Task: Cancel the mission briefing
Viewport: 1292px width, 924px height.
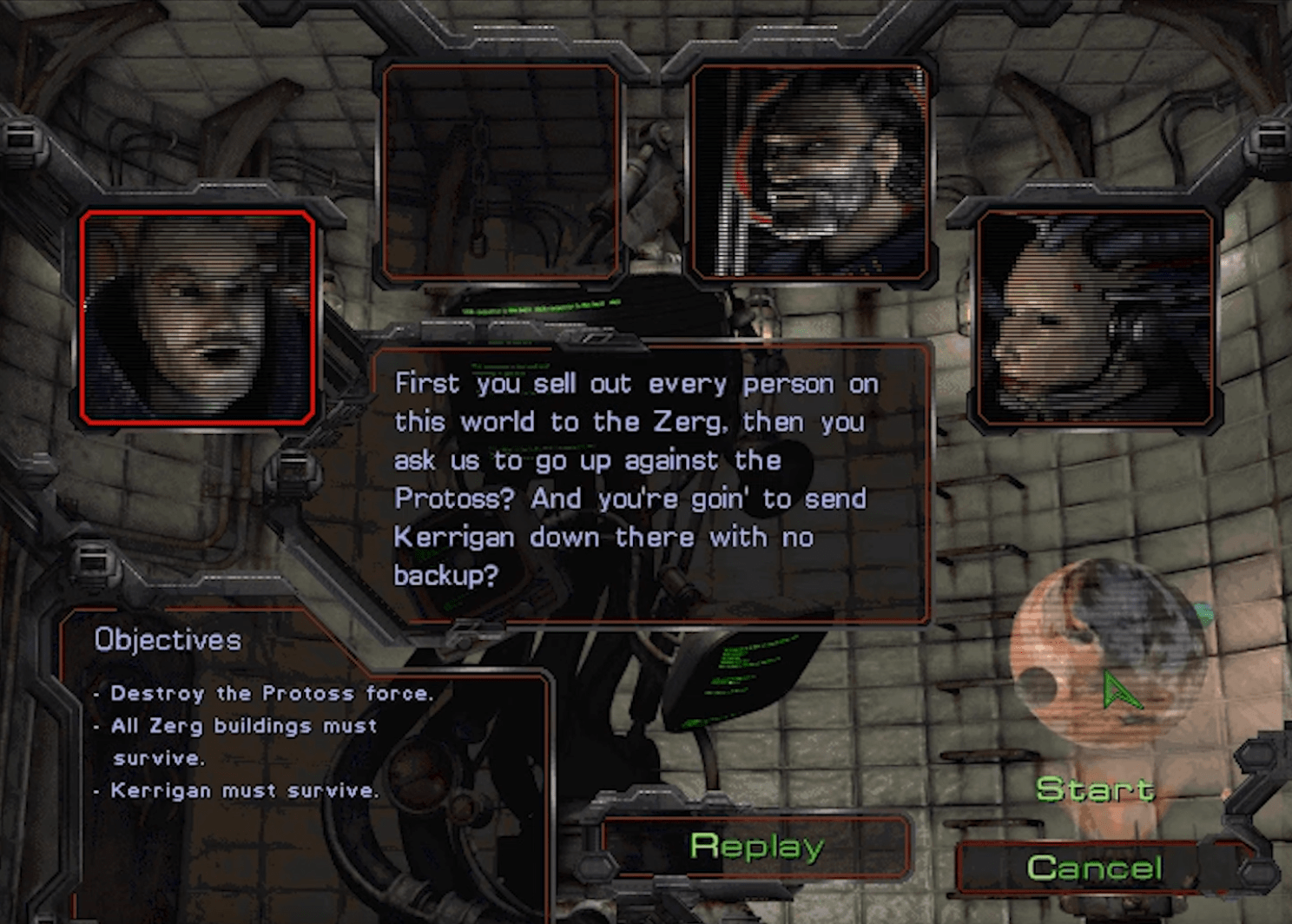Action: [1094, 867]
